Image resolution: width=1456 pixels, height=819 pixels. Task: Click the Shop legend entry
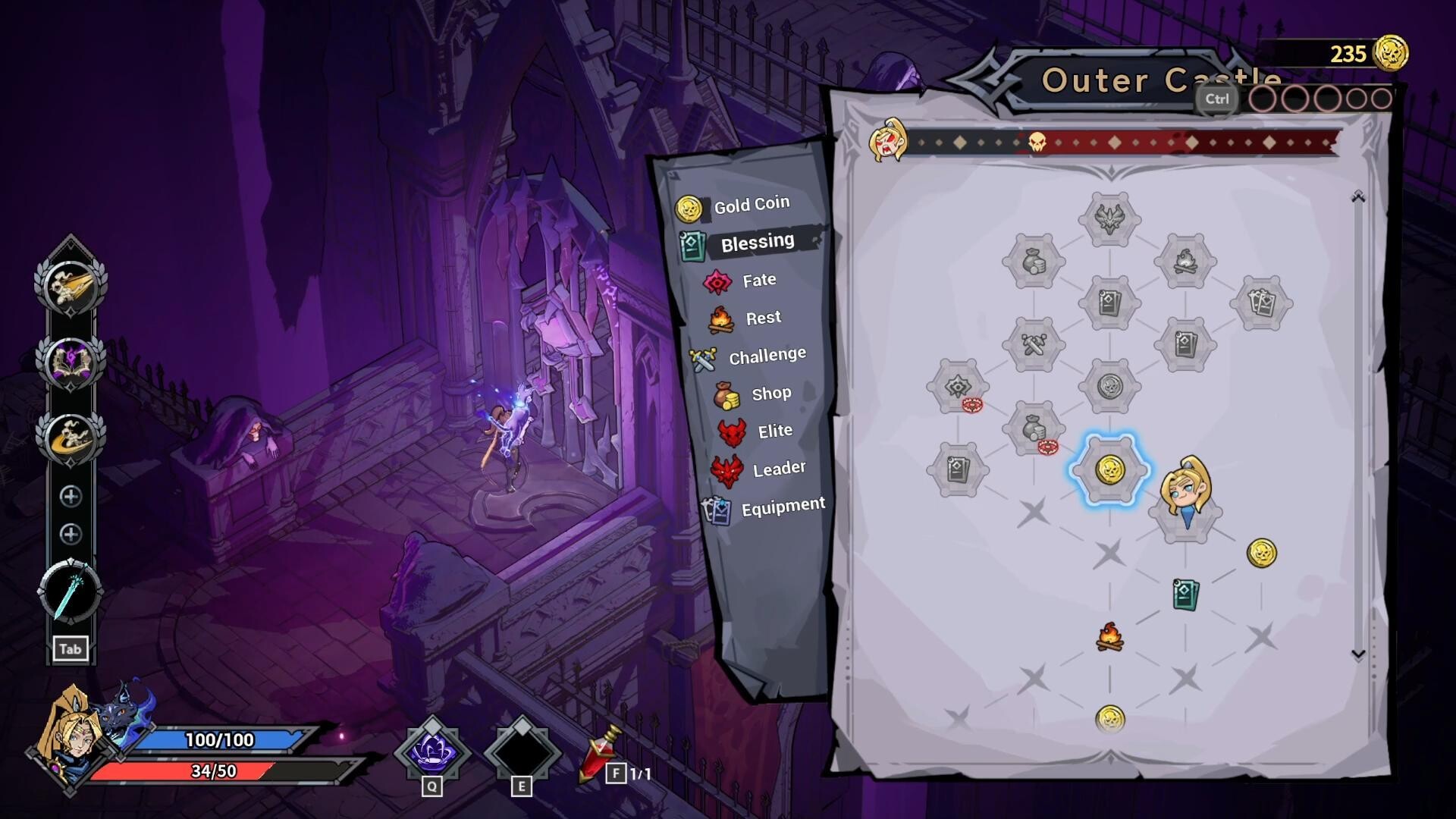(x=770, y=394)
